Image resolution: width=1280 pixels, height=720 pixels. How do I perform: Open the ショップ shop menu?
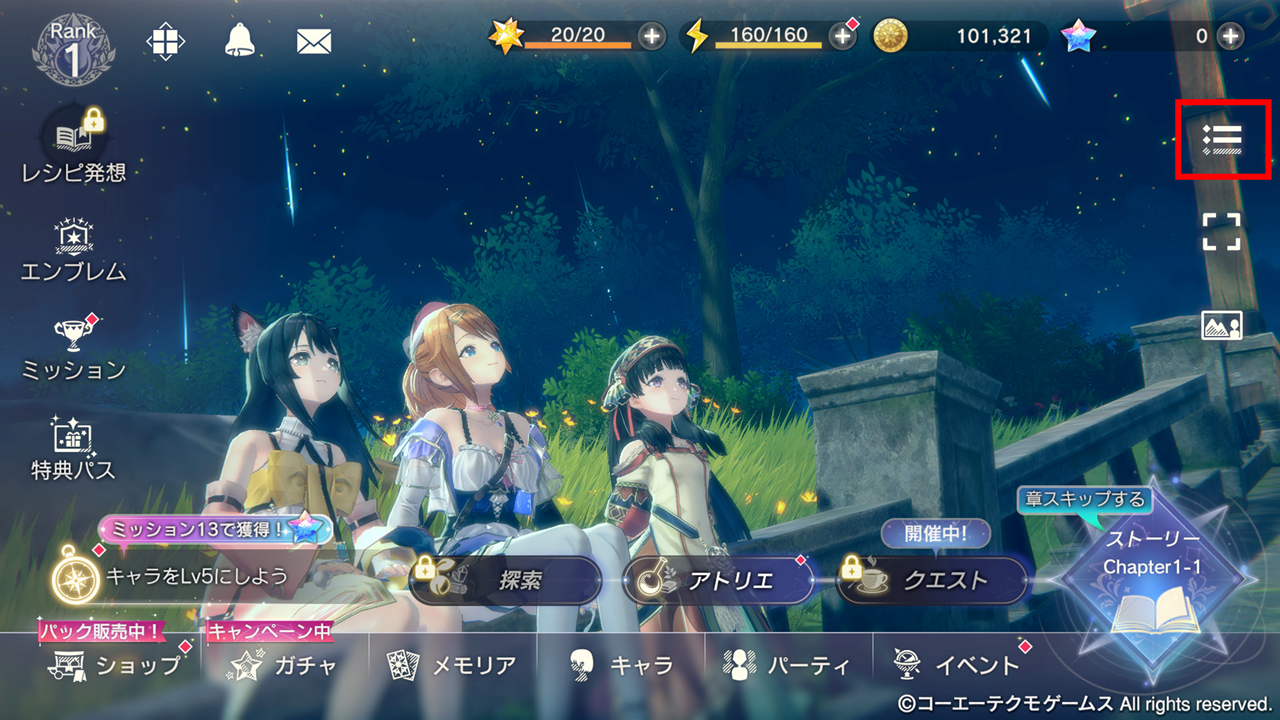pyautogui.click(x=116, y=665)
